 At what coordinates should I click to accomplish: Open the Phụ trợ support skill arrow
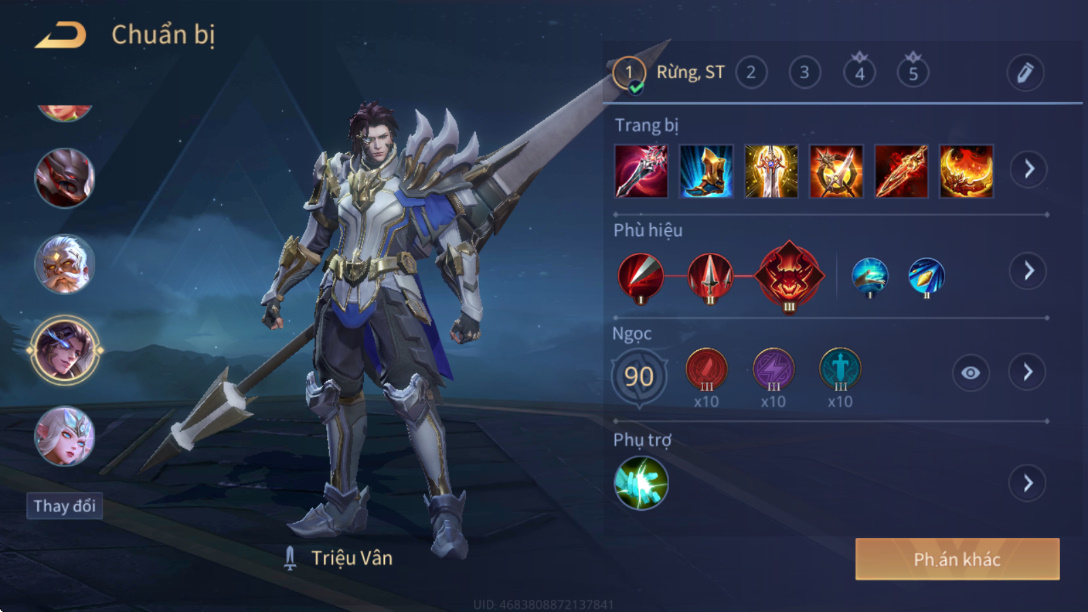1027,483
